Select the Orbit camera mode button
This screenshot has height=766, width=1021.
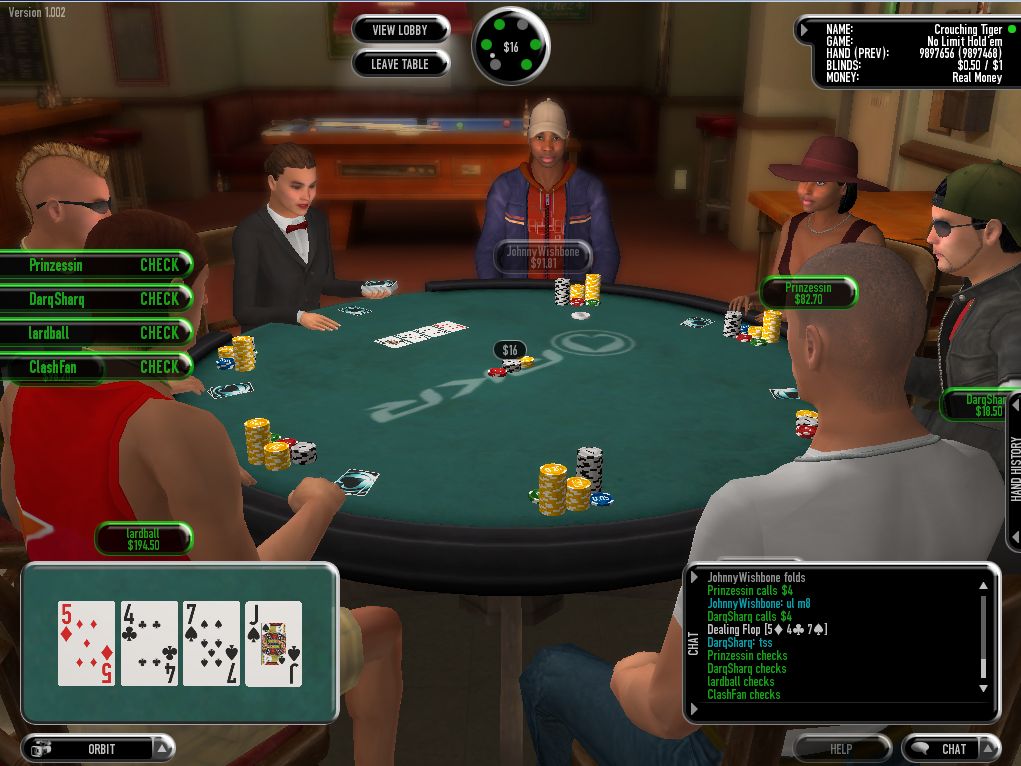[90, 748]
